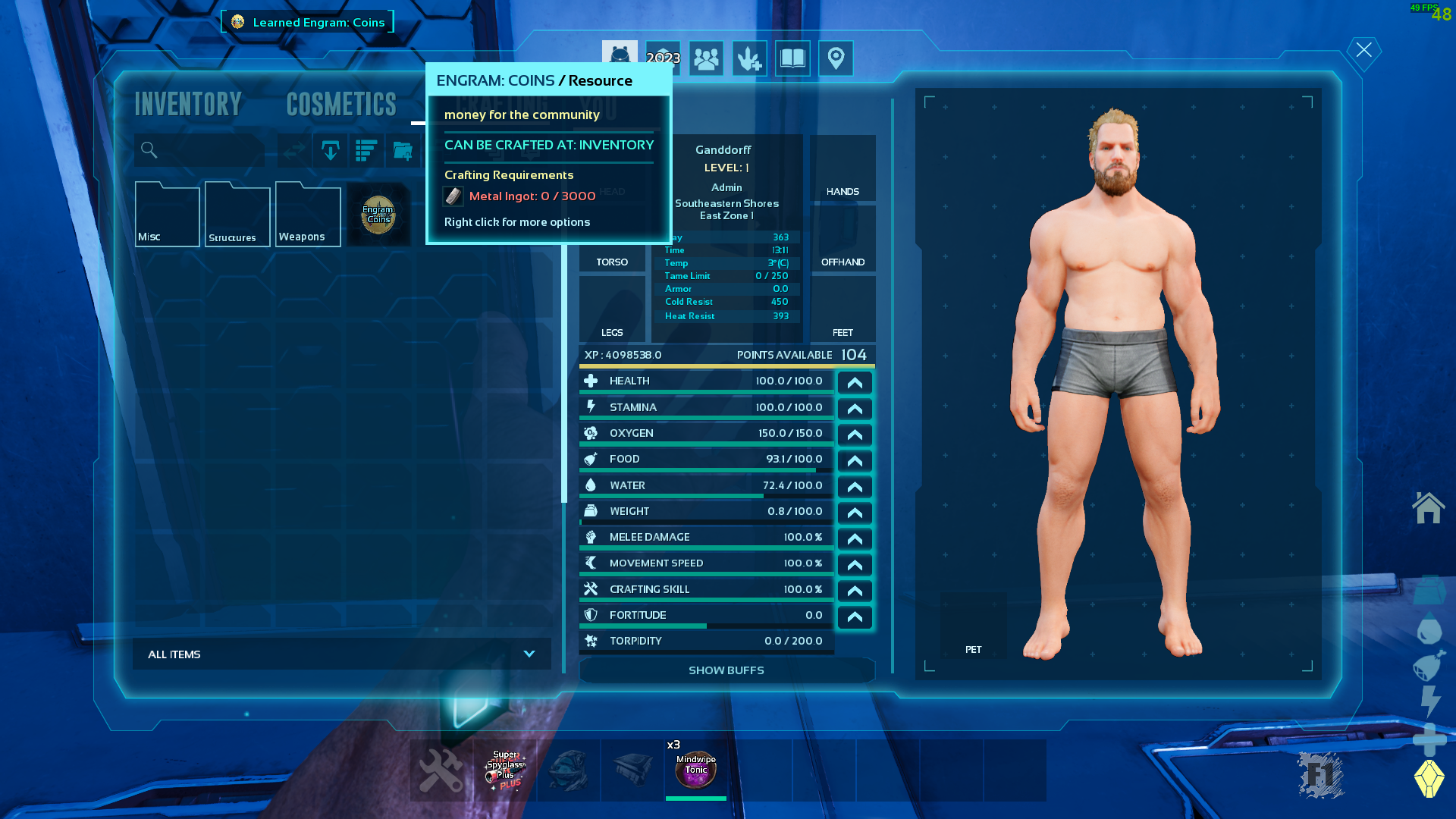Image resolution: width=1456 pixels, height=819 pixels.
Task: Close the inventory window
Action: [x=1363, y=50]
